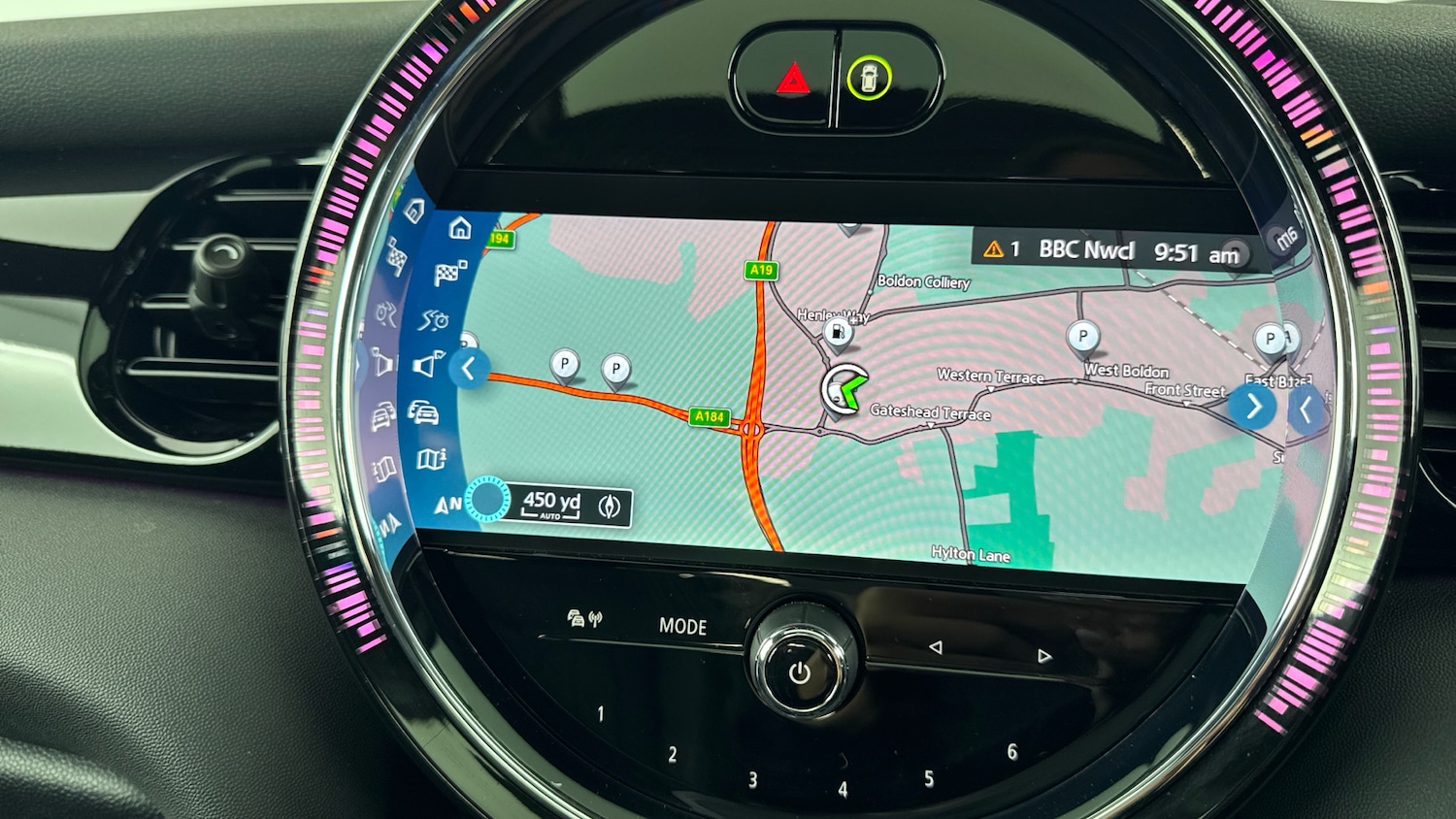Choose radio preset number 1

601,715
